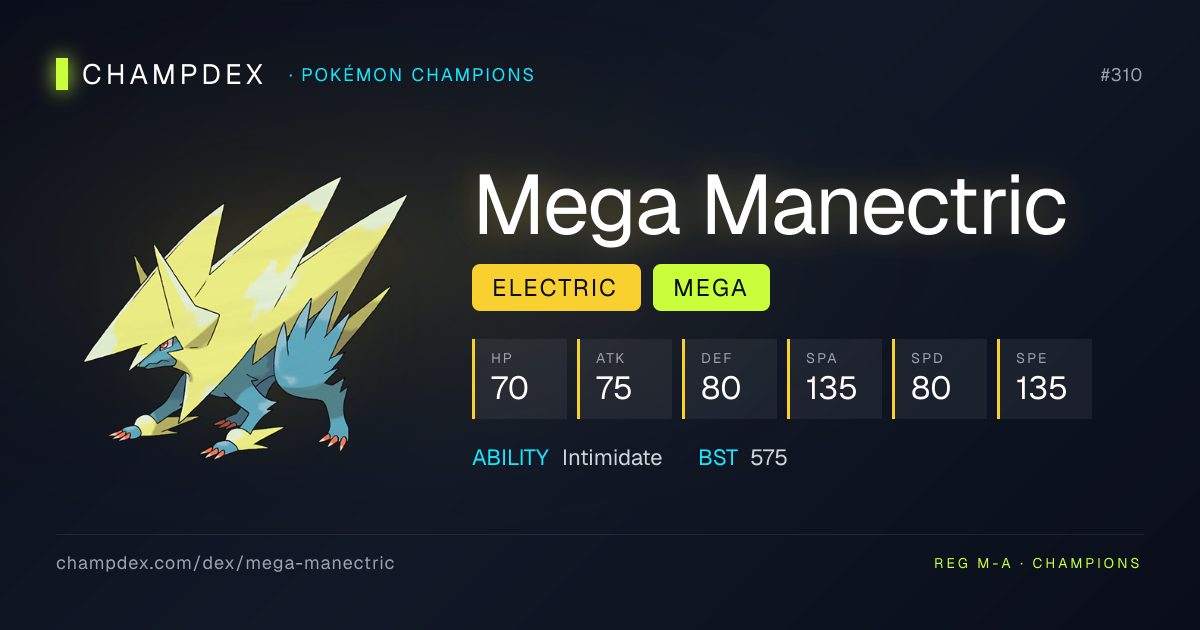Select the Electric type badge
The image size is (1200, 630).
pos(555,288)
